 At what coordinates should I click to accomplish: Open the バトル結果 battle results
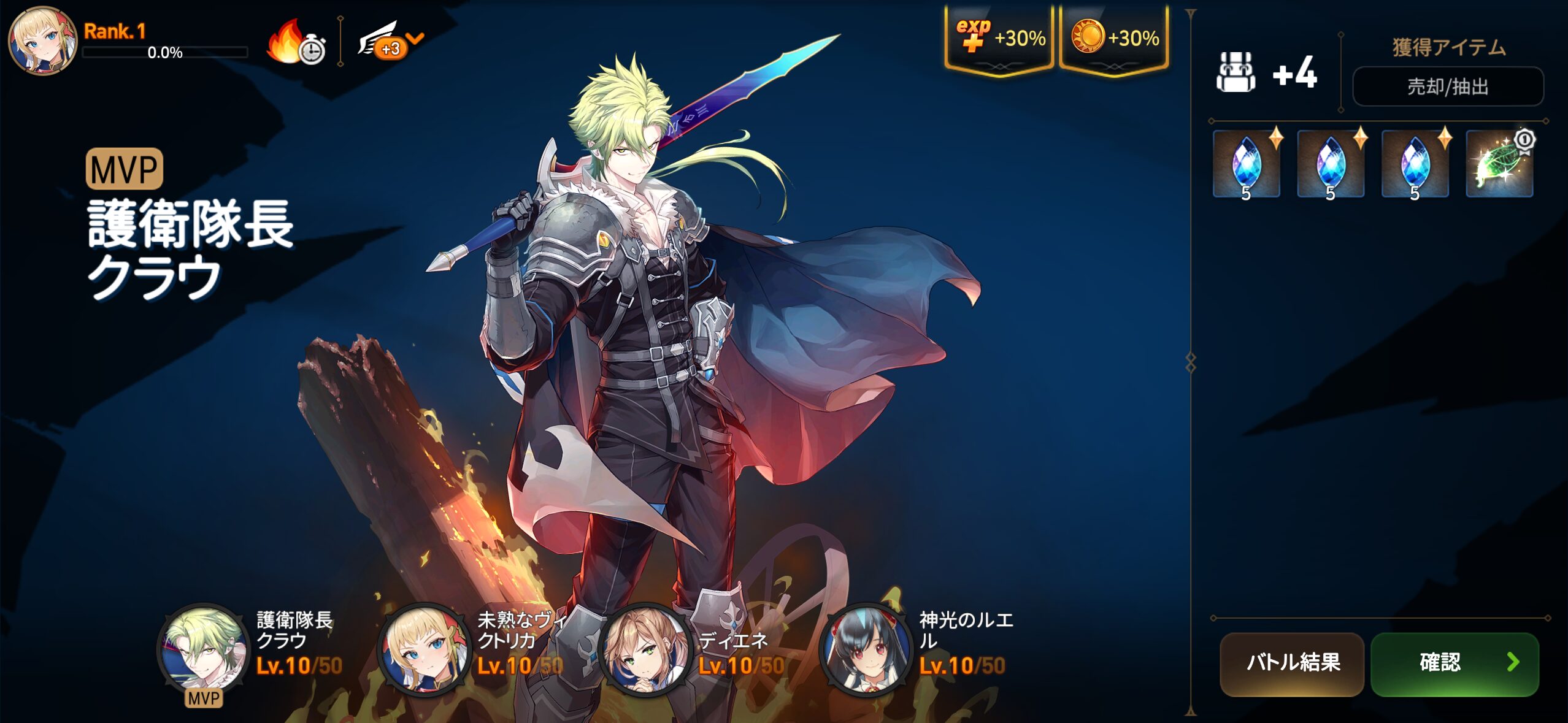point(1291,664)
